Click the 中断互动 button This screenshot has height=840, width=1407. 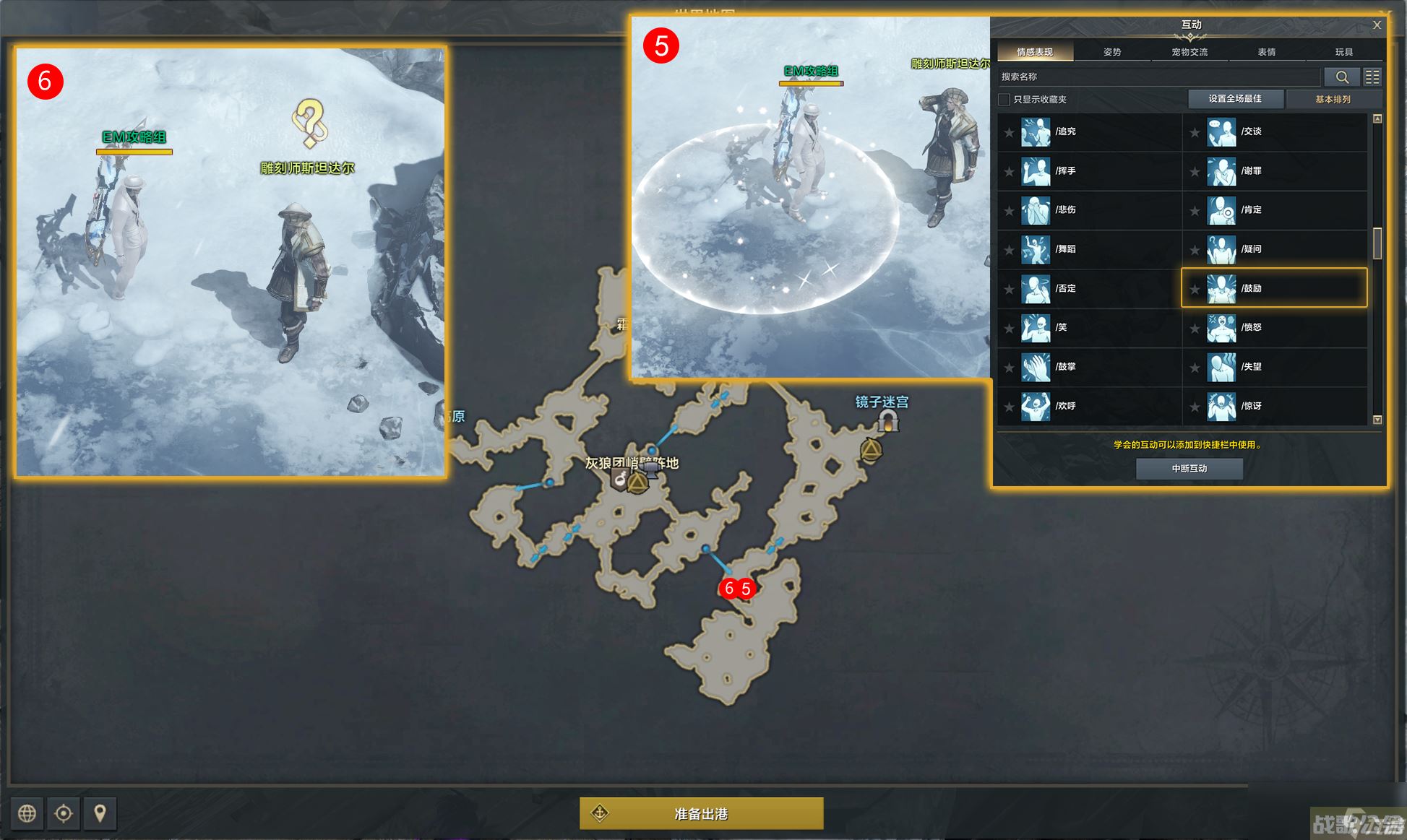1189,469
